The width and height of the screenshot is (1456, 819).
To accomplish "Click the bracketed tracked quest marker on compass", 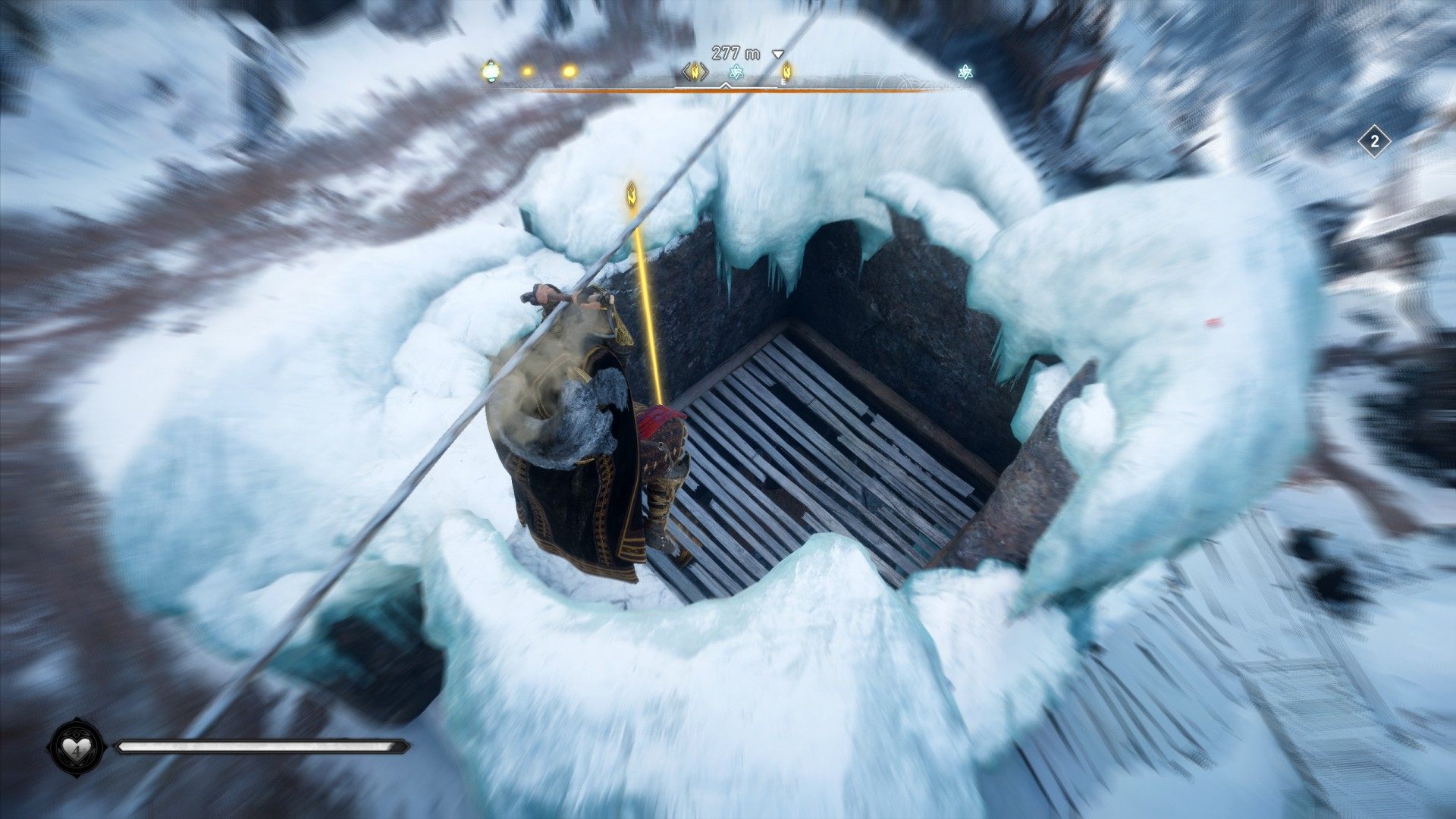I will pos(695,72).
